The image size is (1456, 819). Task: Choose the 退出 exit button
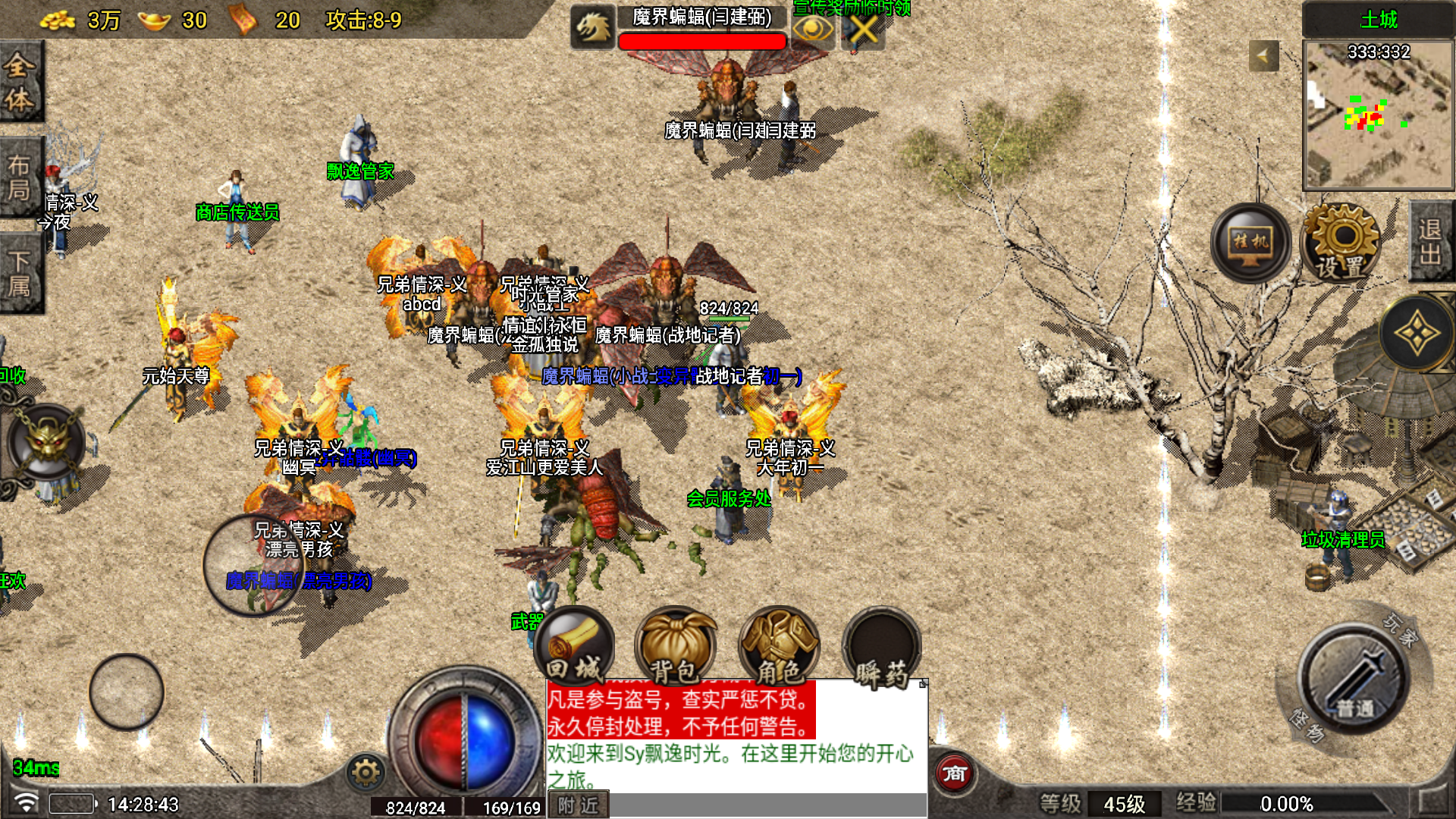click(1431, 241)
